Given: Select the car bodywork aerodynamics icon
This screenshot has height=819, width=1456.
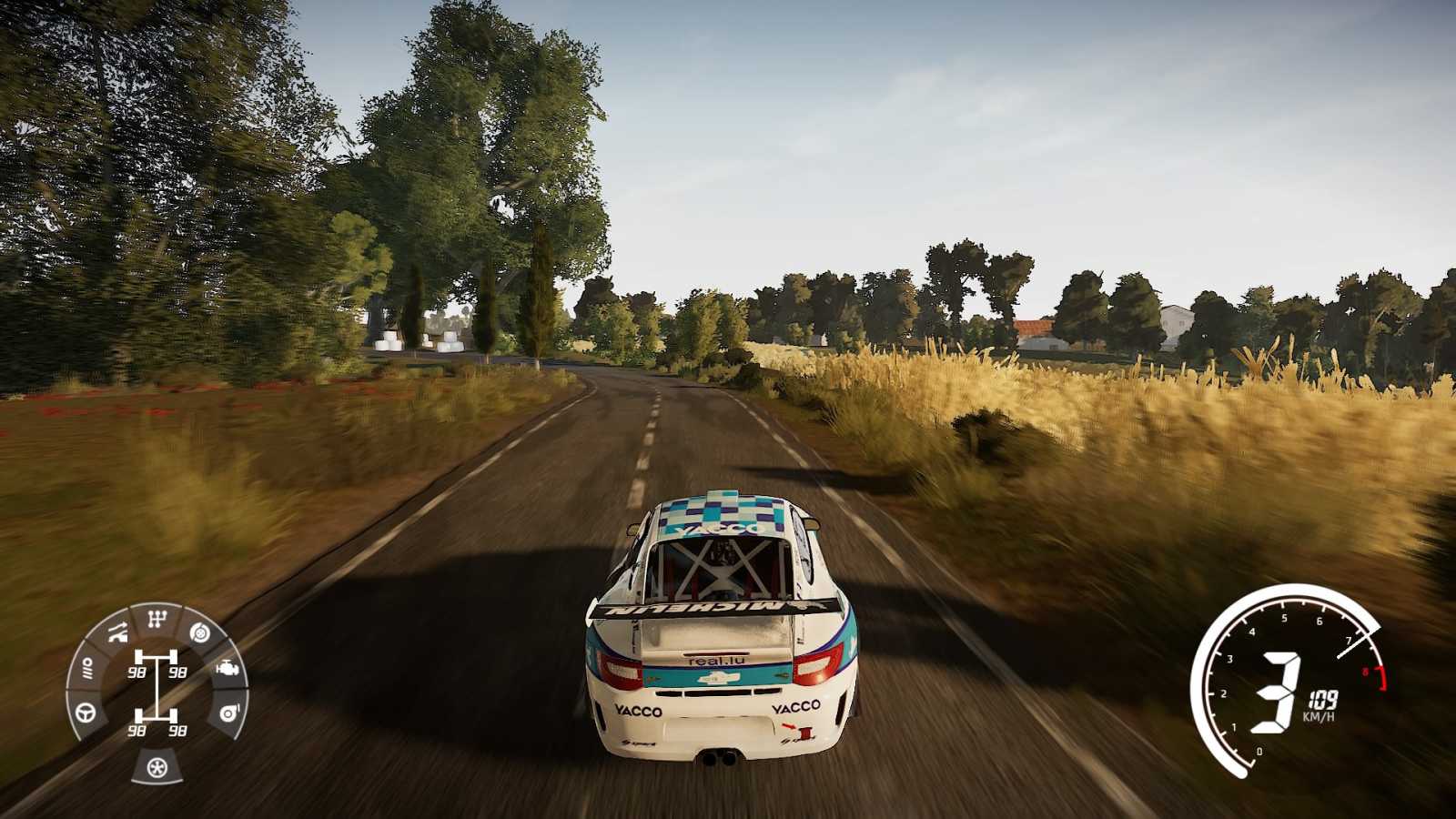Looking at the screenshot, I should click(117, 632).
